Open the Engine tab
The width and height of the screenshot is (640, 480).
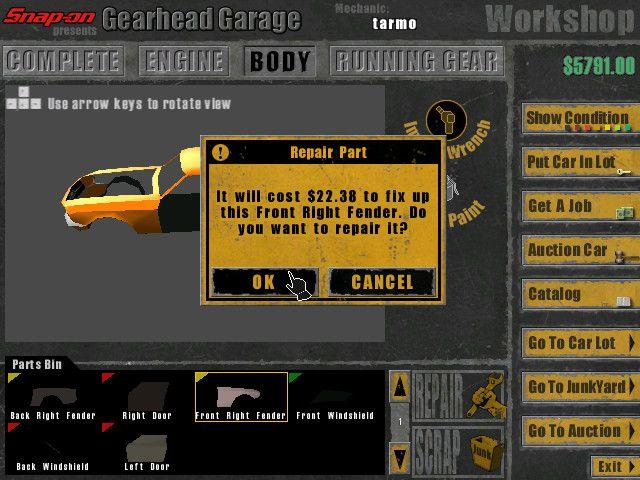click(x=186, y=61)
